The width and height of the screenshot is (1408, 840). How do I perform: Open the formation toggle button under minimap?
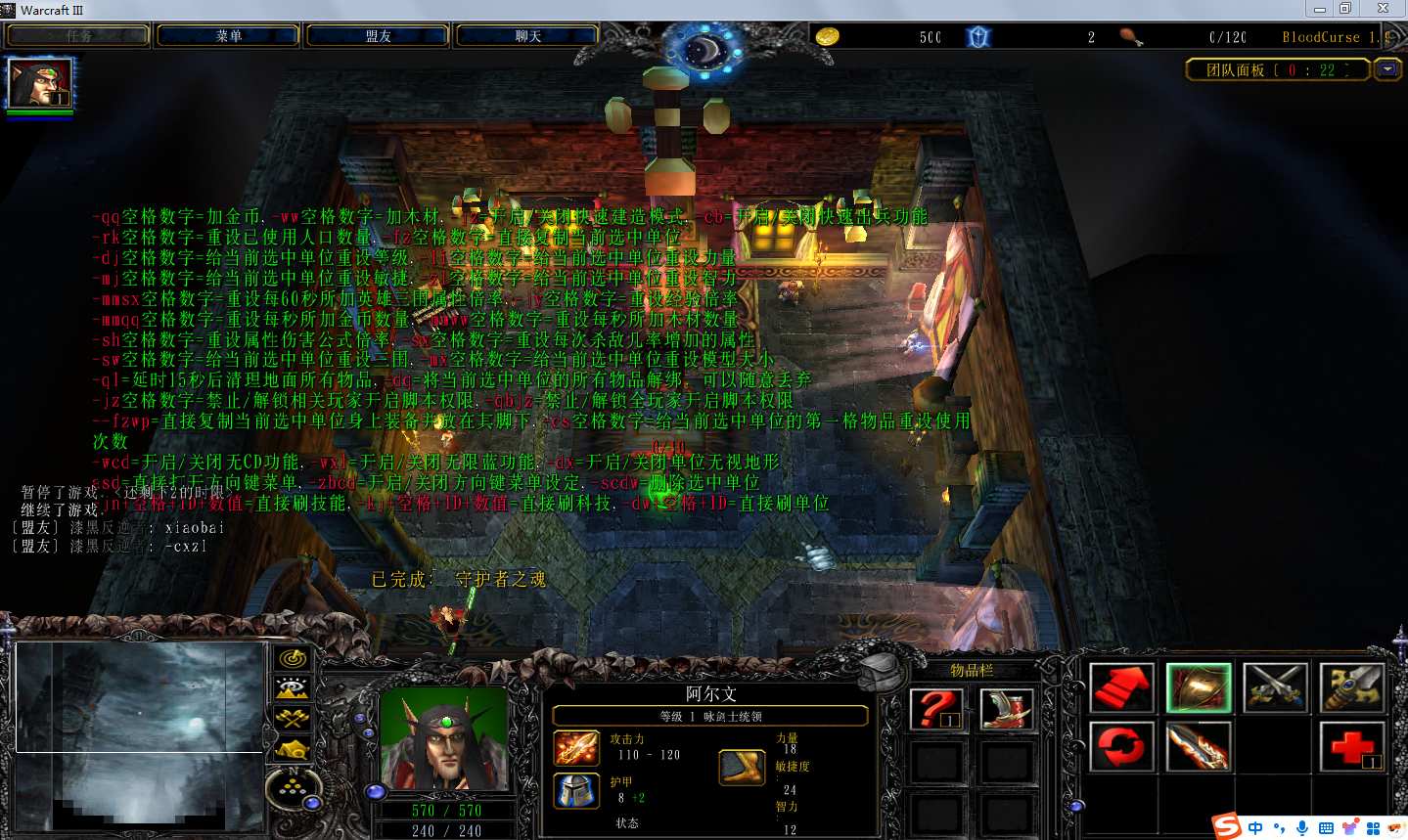[292, 789]
